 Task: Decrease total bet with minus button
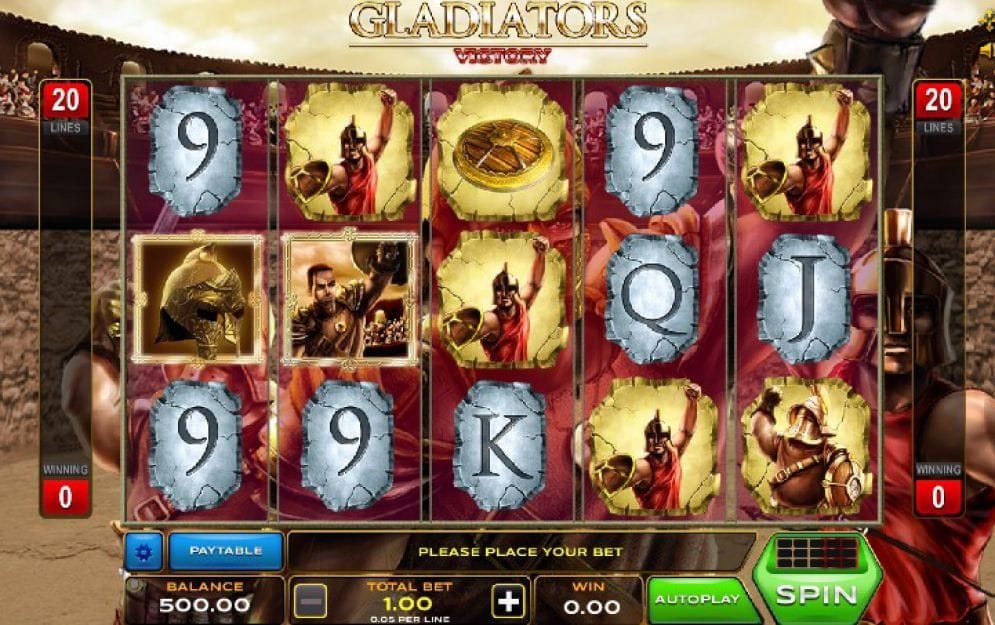(310, 602)
